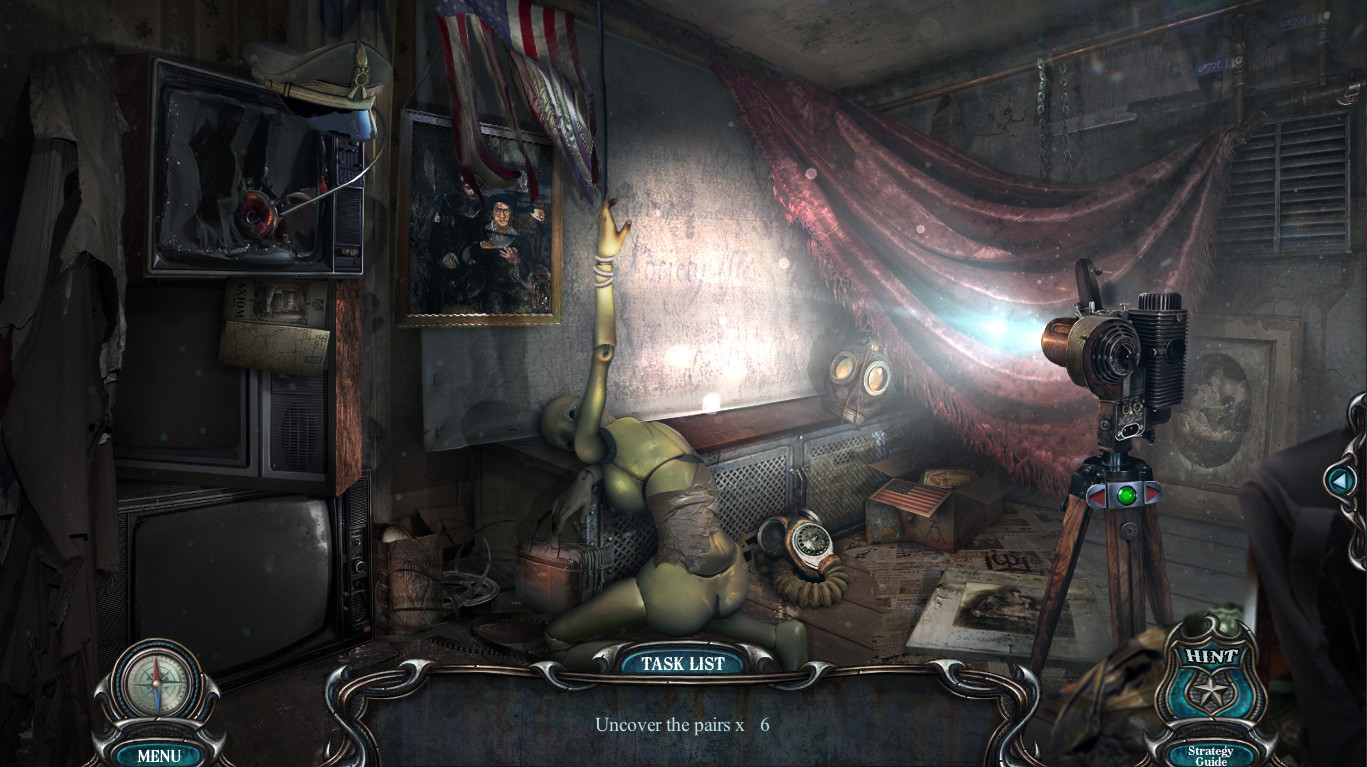Open the TASK LIST panel
The image size is (1367, 767).
click(683, 663)
